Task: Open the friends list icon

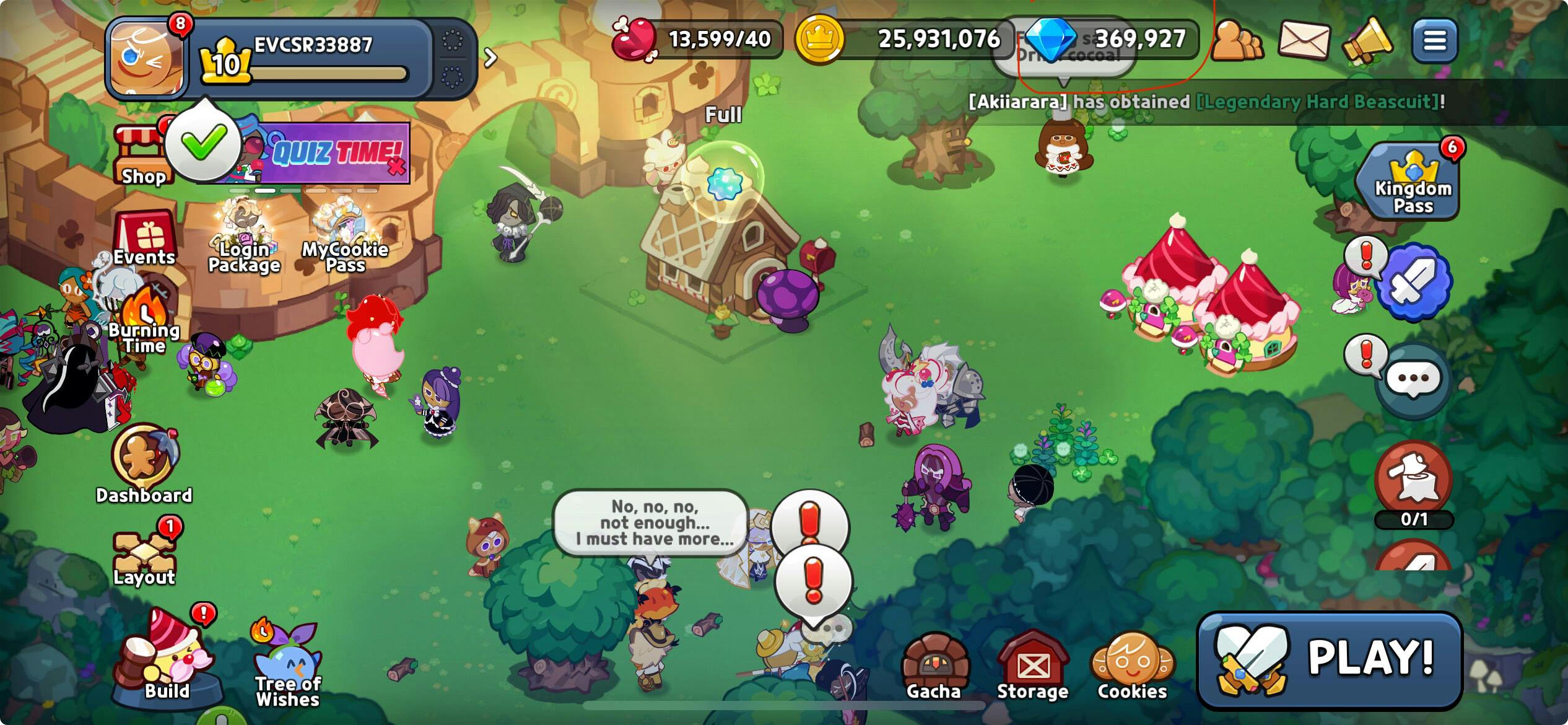Action: tap(1236, 41)
